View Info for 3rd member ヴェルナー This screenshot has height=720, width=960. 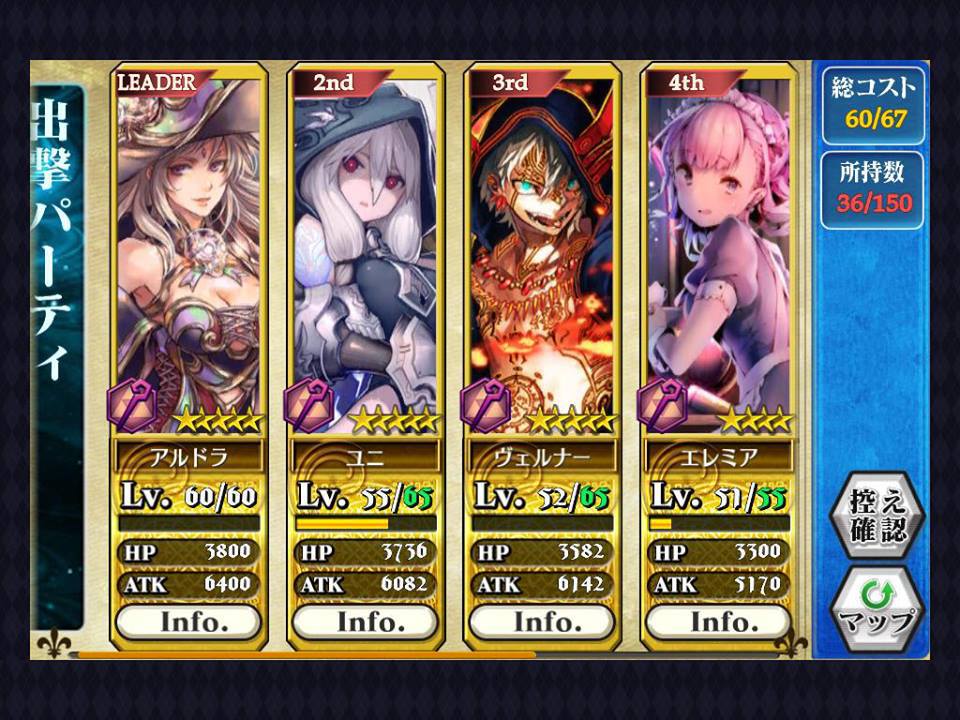point(543,621)
